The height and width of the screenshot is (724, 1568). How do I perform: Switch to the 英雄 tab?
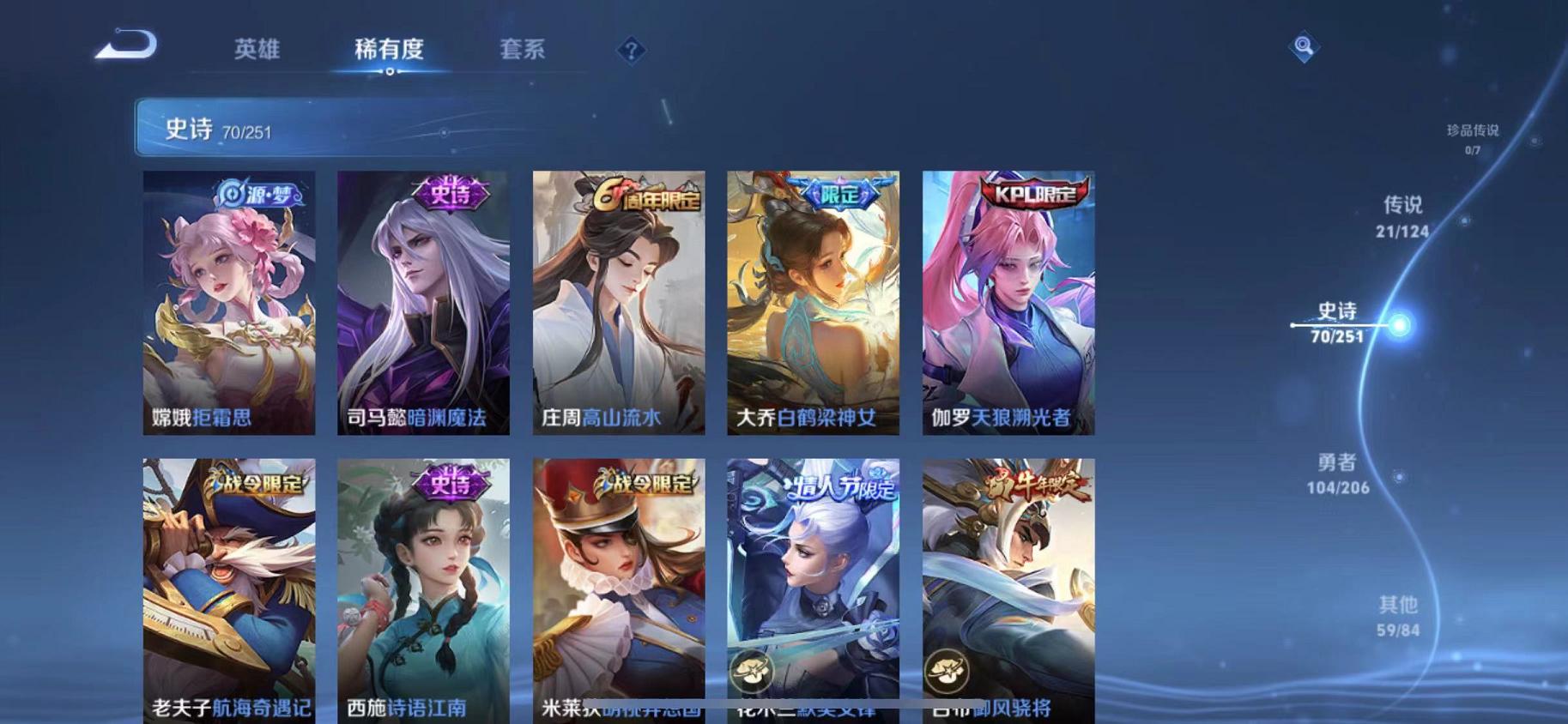point(256,50)
